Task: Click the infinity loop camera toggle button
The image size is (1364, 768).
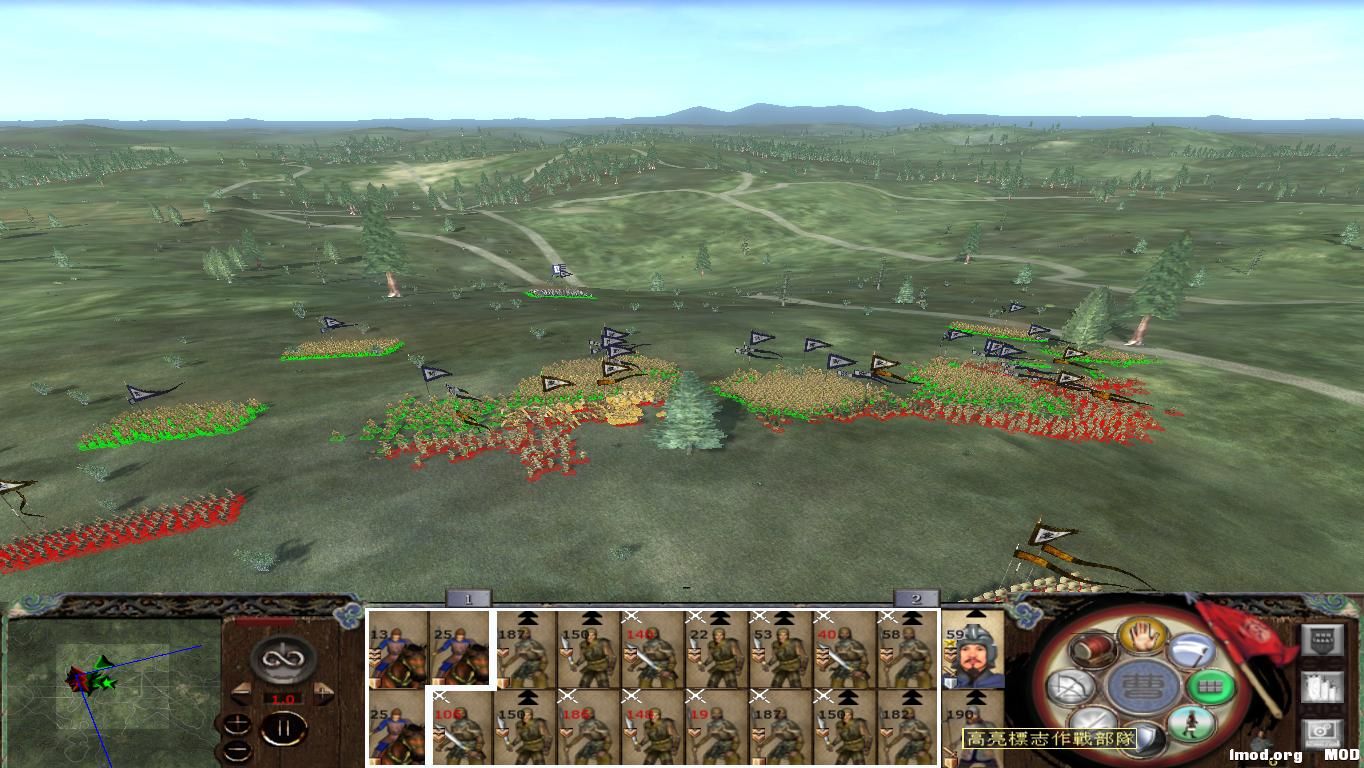Action: coord(282,658)
